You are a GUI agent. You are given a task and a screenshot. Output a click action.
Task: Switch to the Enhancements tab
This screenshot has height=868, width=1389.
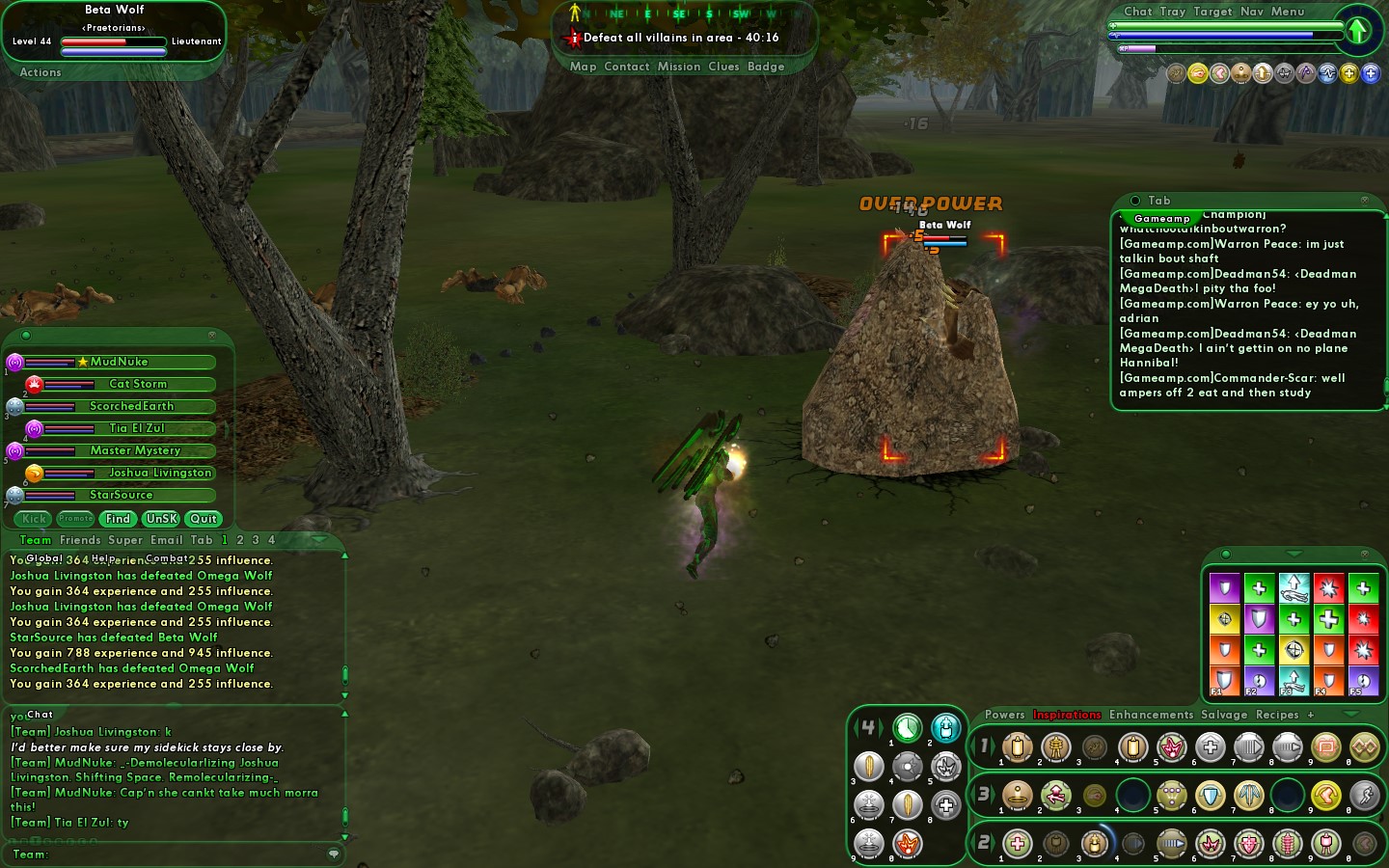tap(1151, 715)
